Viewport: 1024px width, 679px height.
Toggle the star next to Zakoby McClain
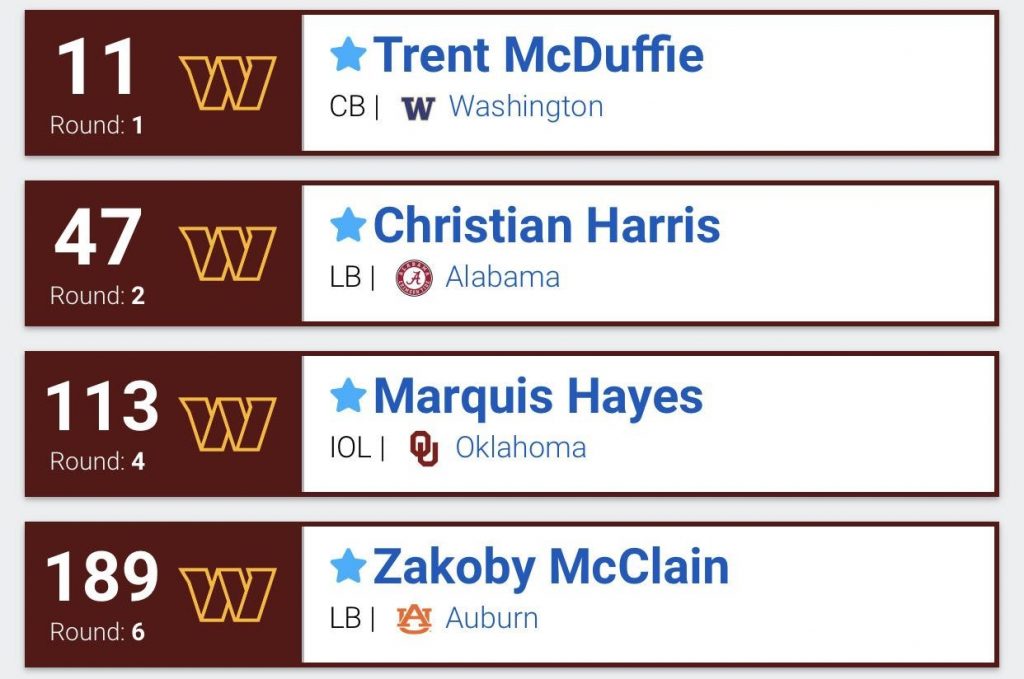[x=348, y=567]
